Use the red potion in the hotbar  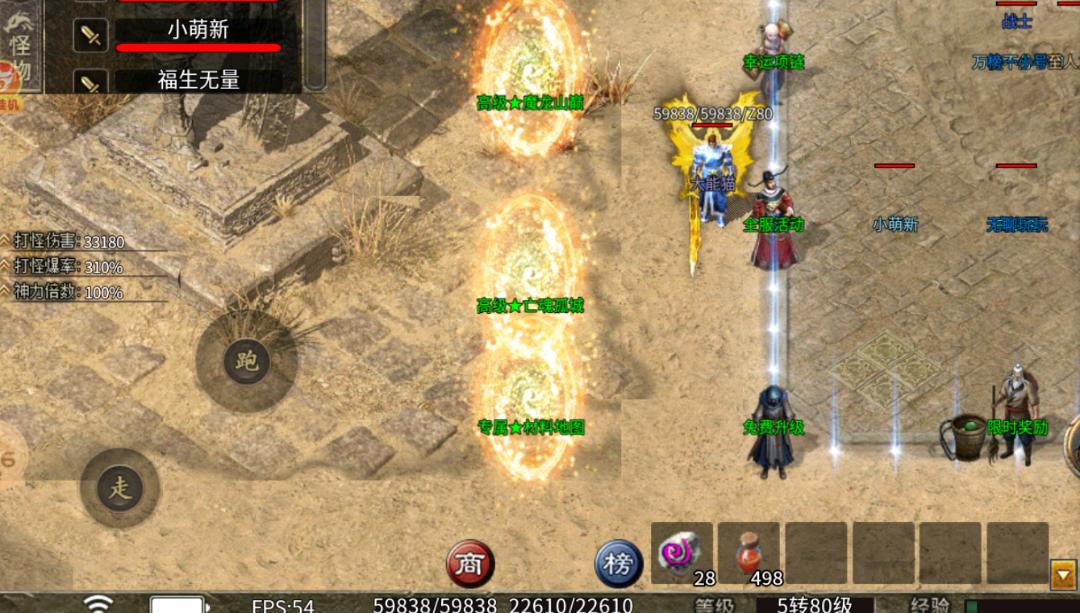[749, 553]
